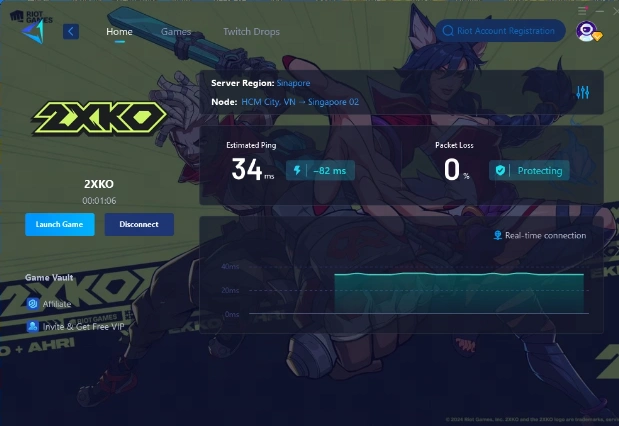This screenshot has width=619, height=426.
Task: Change the HCM City to Singapore node
Action: click(x=299, y=102)
